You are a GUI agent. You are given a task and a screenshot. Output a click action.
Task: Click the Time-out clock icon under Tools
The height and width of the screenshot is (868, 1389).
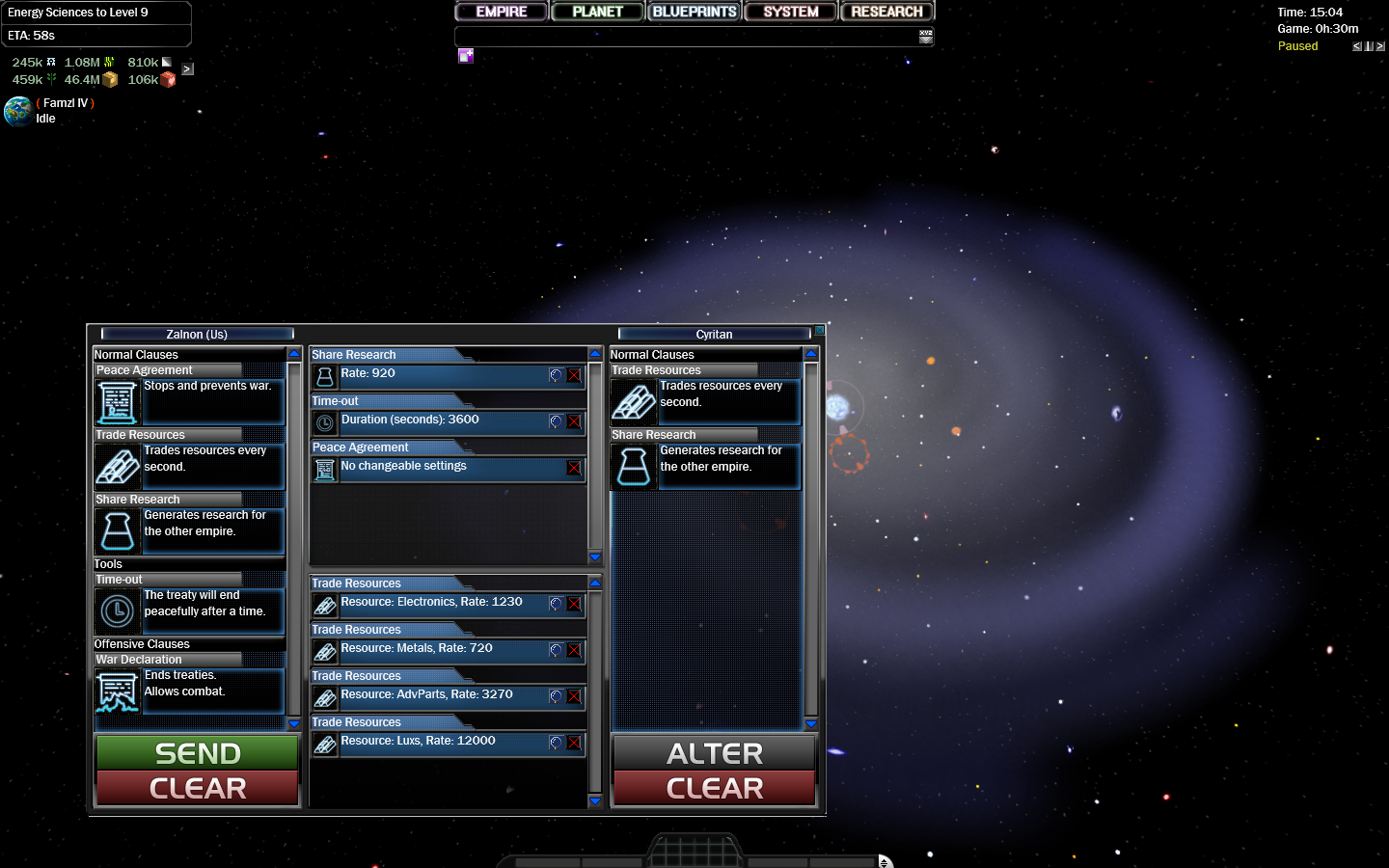pos(117,610)
